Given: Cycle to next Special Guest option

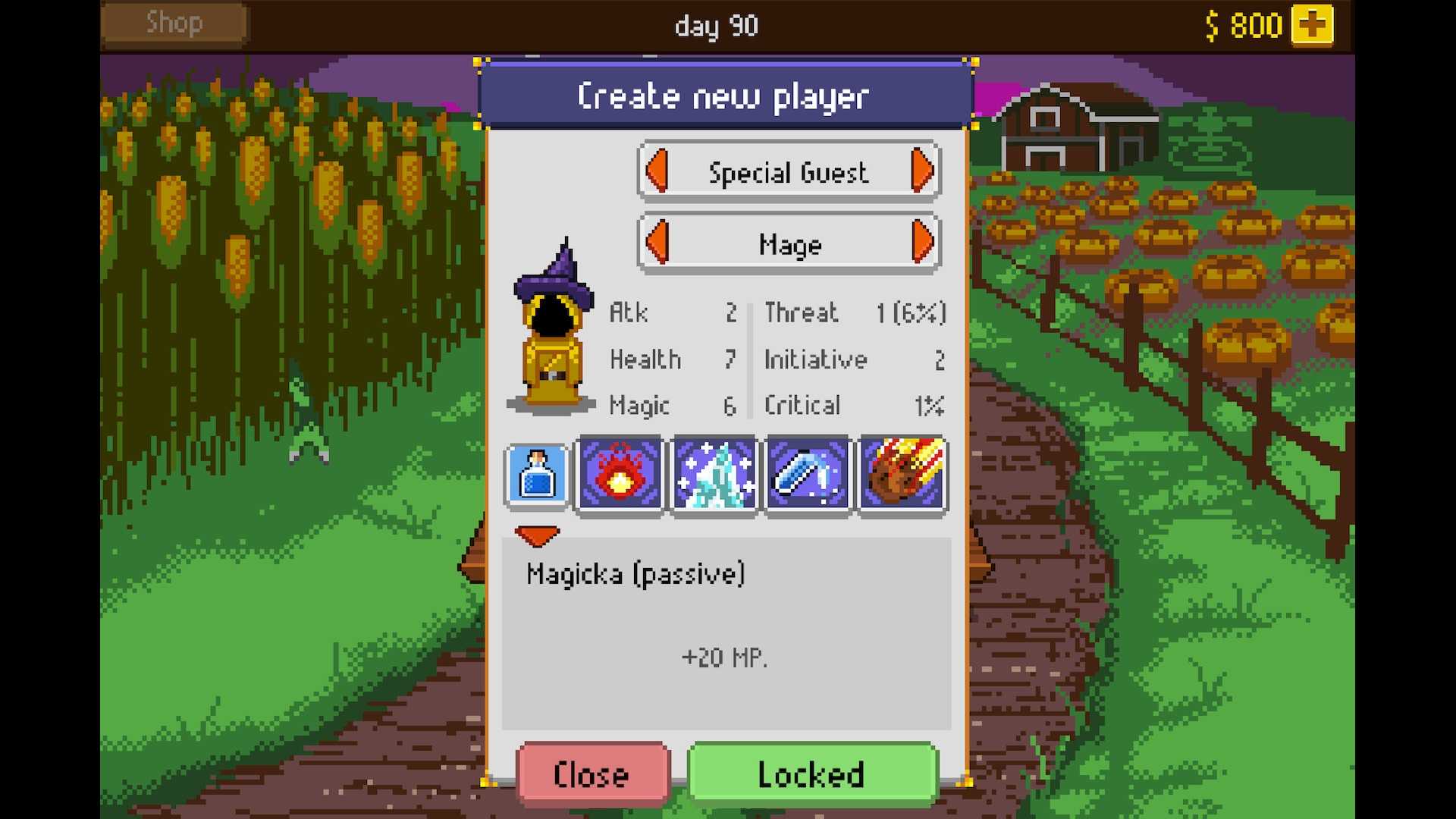Looking at the screenshot, I should pyautogui.click(x=922, y=171).
